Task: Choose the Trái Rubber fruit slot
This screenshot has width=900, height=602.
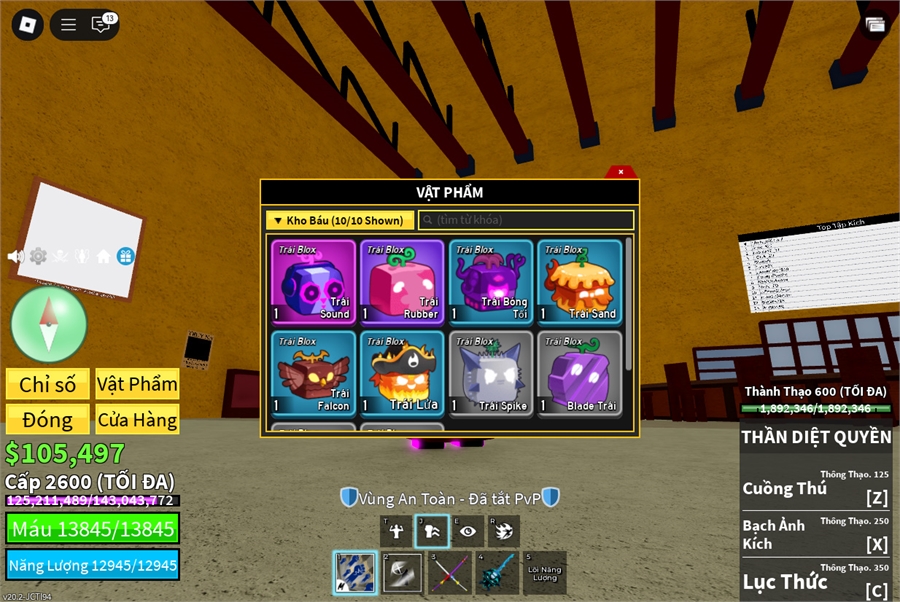Action: point(401,282)
